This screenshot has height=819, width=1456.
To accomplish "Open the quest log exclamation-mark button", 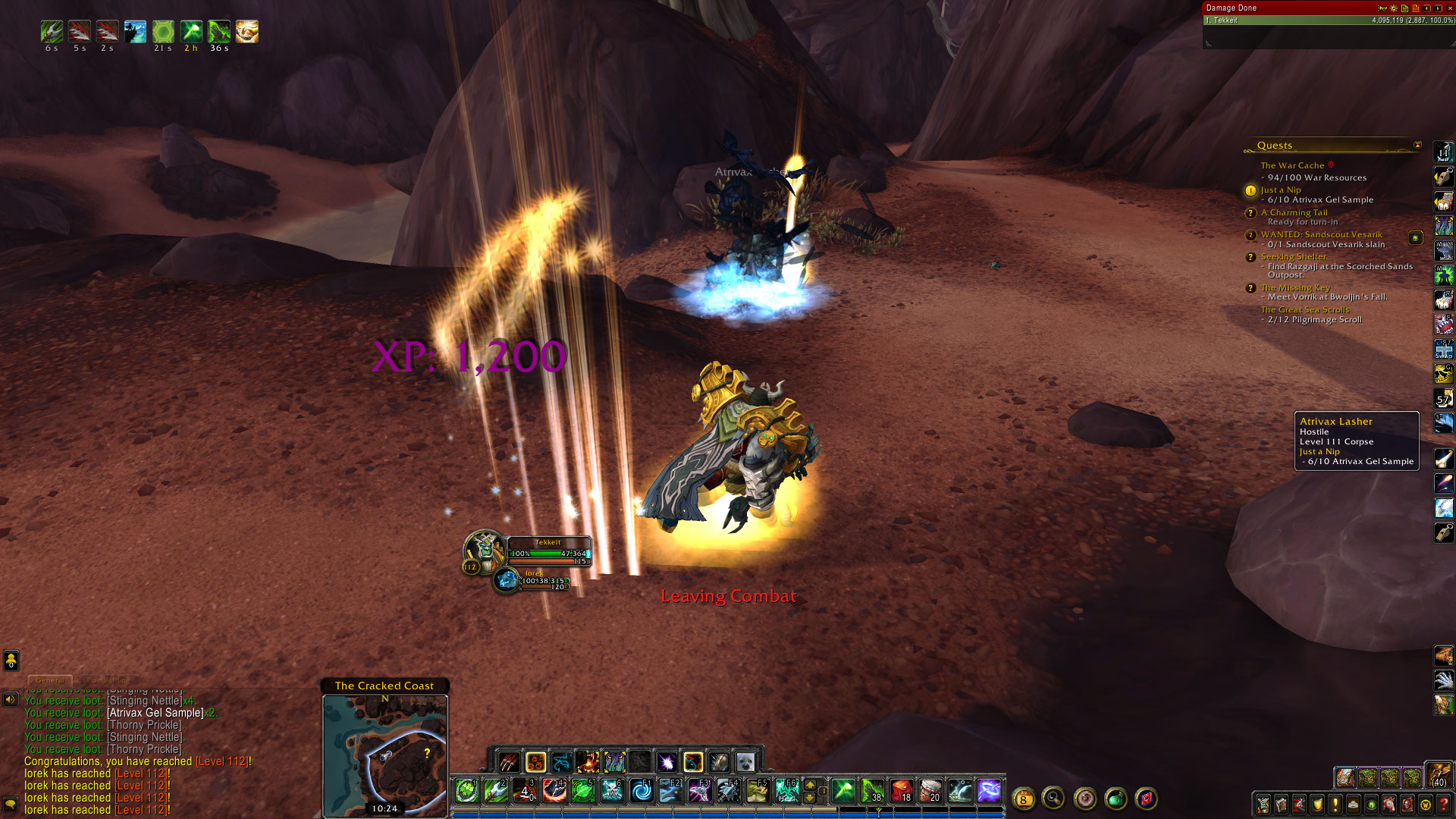I will click(x=1335, y=805).
